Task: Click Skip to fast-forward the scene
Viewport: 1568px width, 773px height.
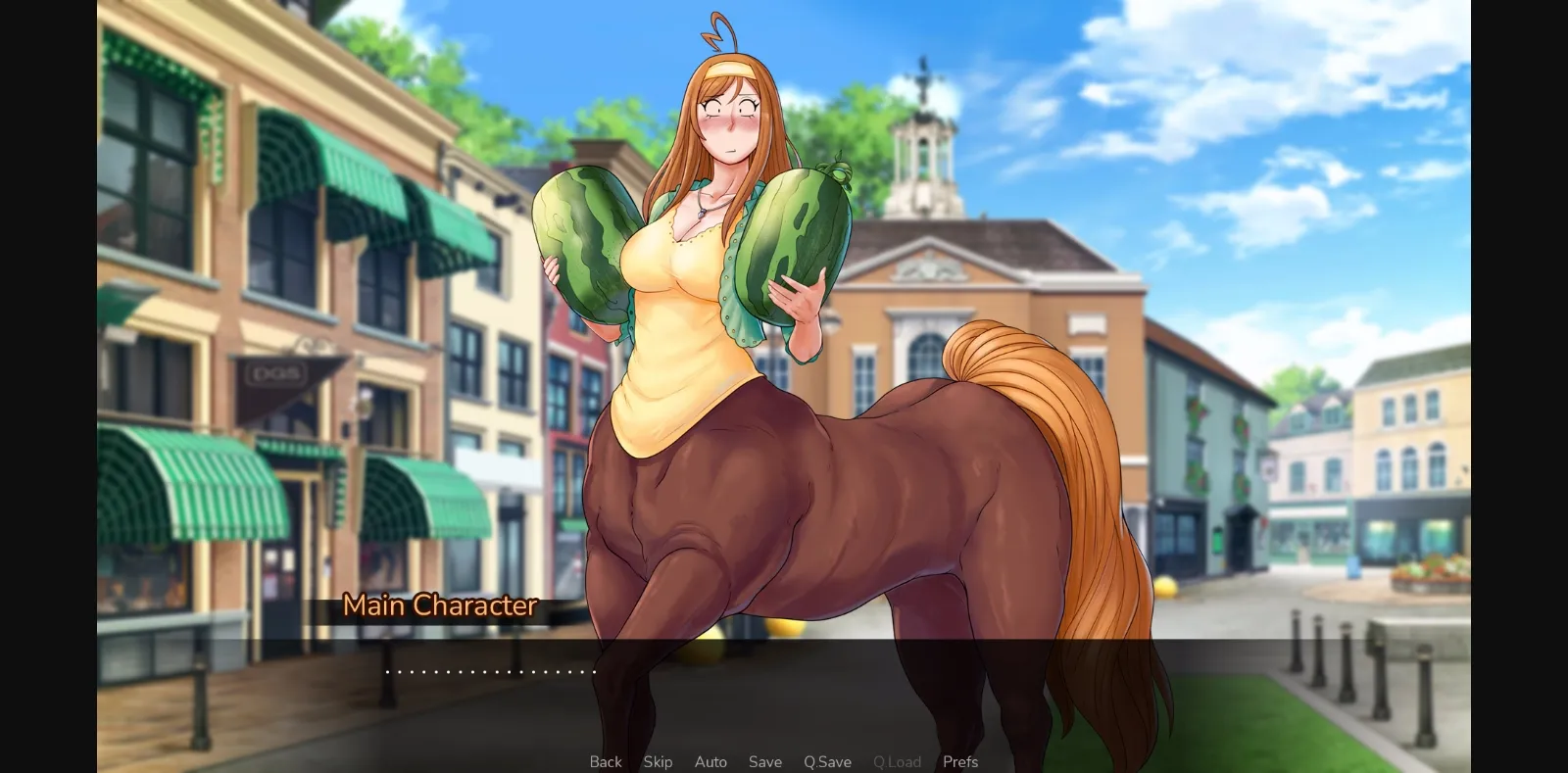Action: [658, 761]
